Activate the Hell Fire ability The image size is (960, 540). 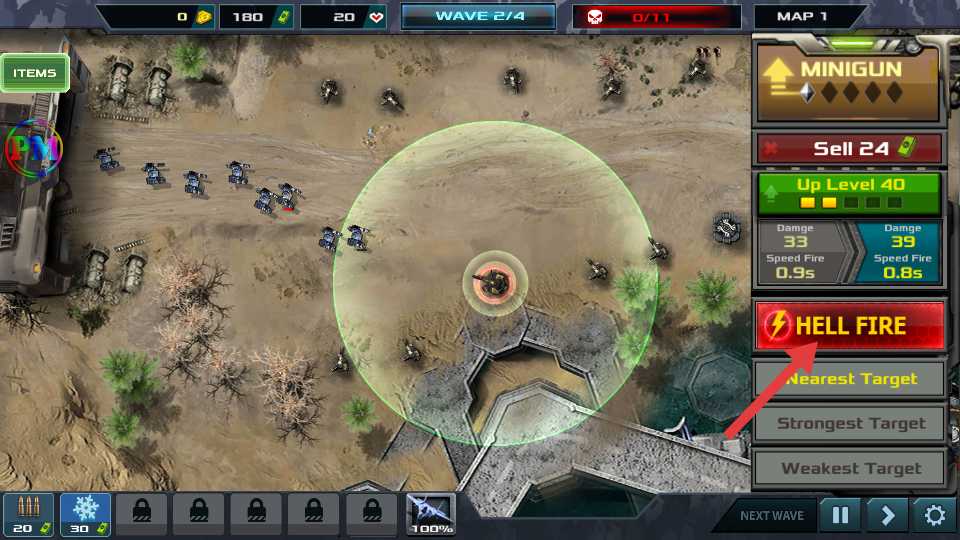[x=849, y=326]
